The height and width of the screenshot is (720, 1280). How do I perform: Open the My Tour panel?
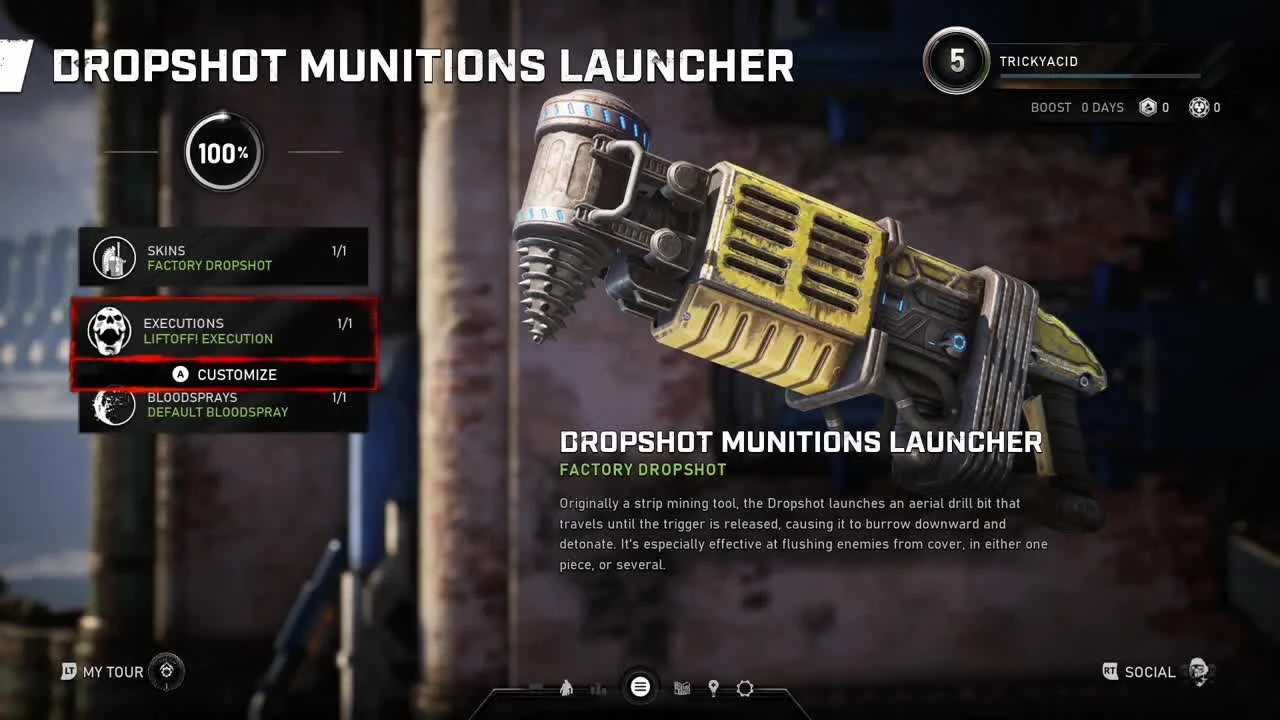(110, 672)
